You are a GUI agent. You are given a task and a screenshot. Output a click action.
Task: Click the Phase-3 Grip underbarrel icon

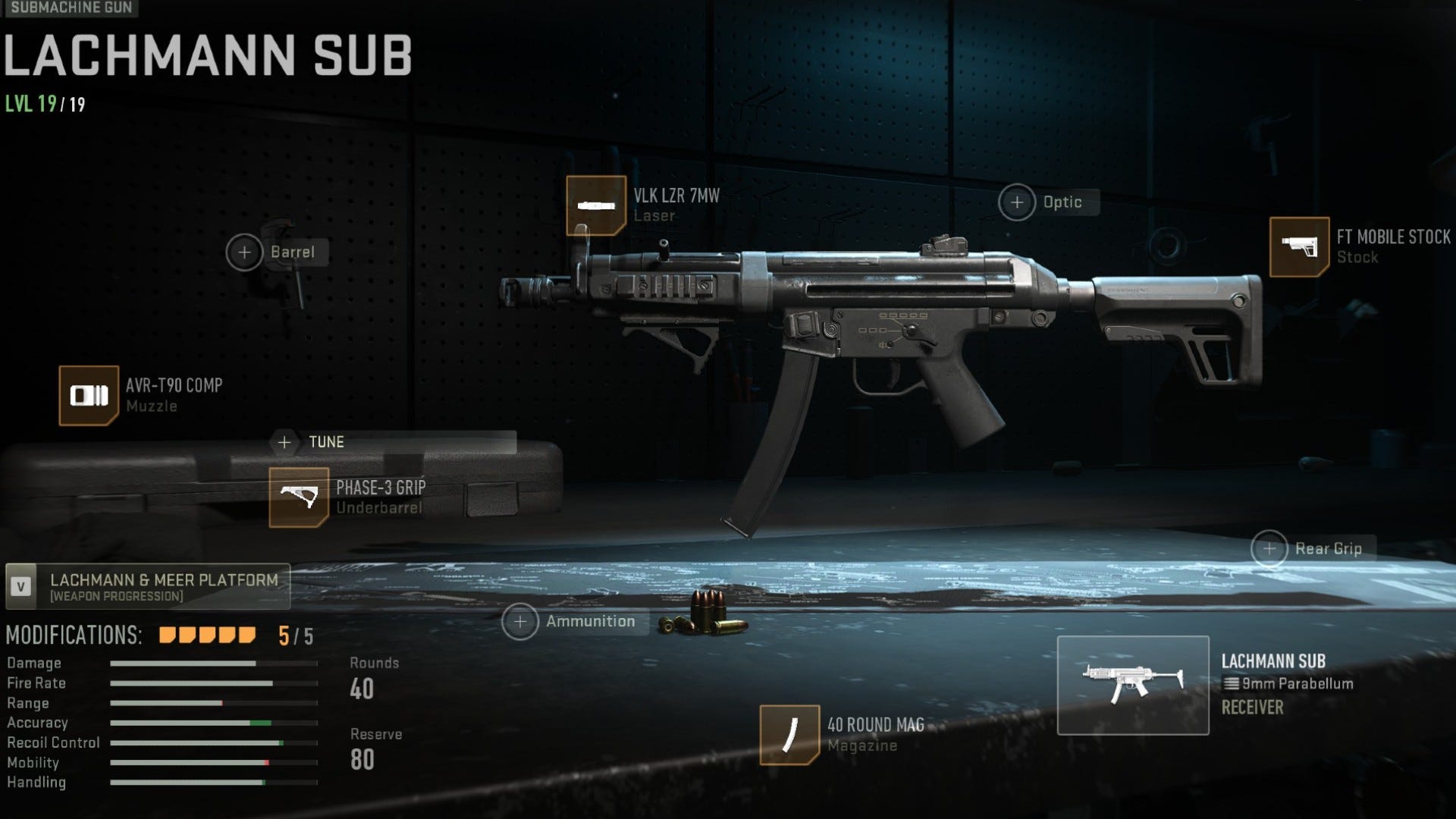tap(299, 497)
